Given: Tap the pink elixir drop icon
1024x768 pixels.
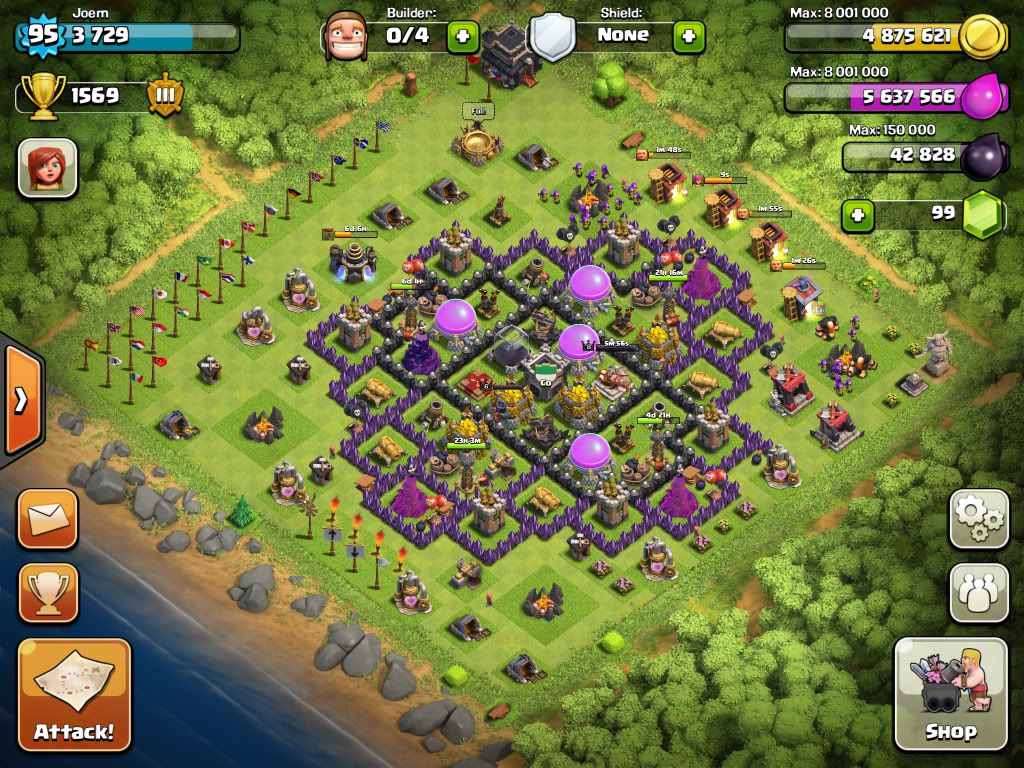Looking at the screenshot, I should pyautogui.click(x=982, y=98).
